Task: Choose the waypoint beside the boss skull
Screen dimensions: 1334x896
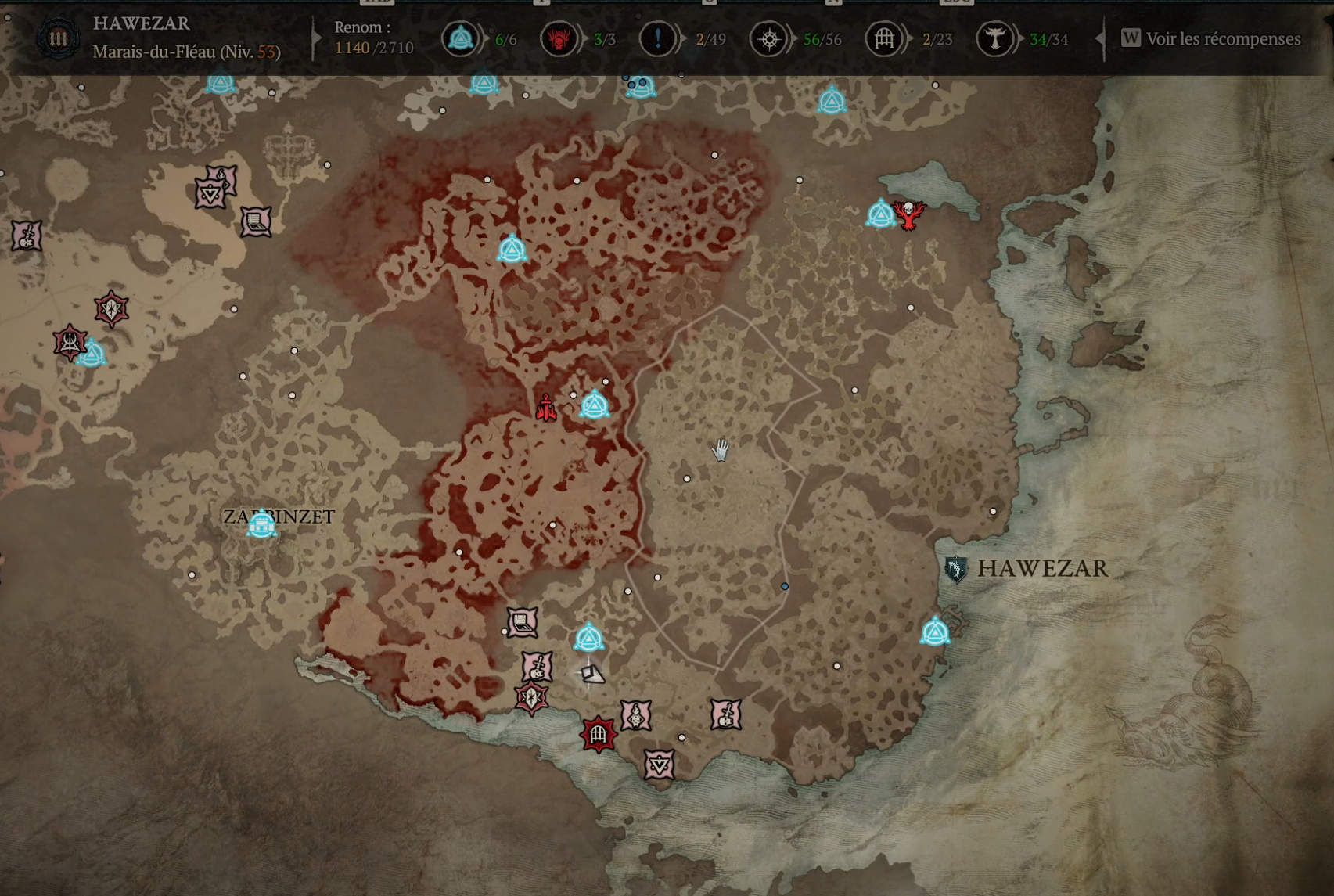Action: tap(880, 214)
